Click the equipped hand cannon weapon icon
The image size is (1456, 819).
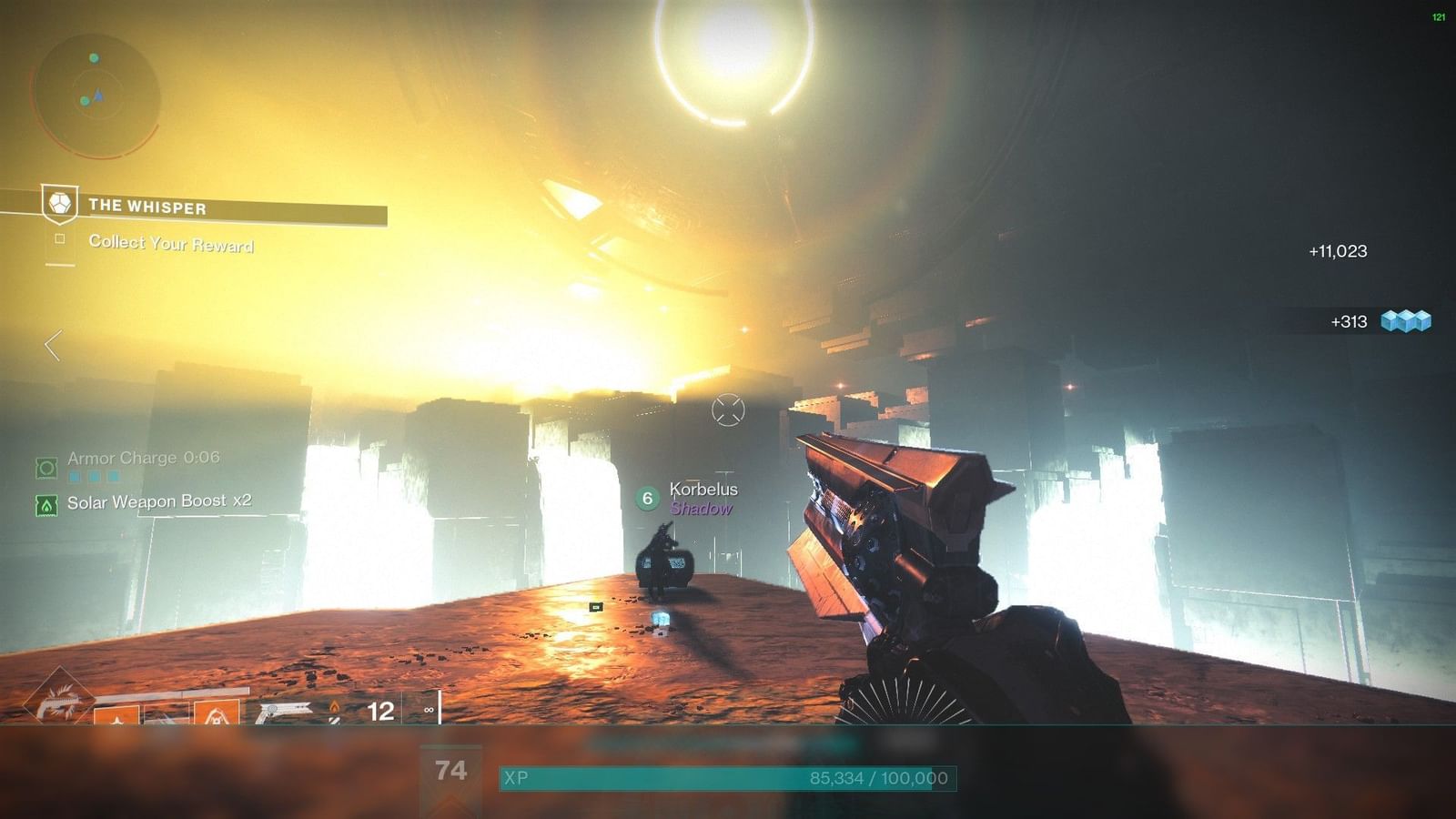pos(284,710)
